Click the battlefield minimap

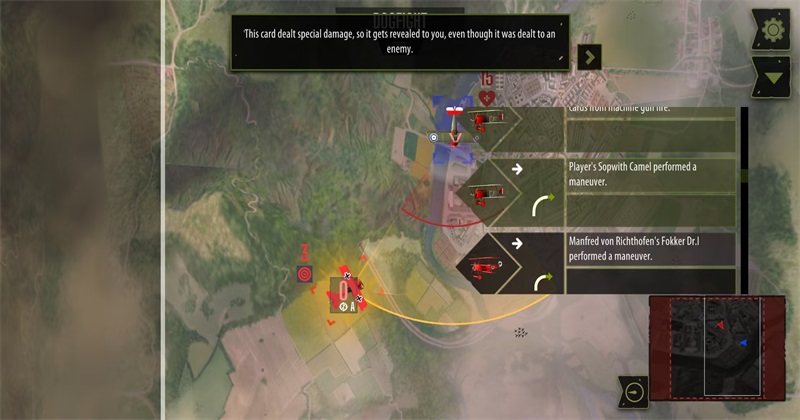click(x=717, y=350)
